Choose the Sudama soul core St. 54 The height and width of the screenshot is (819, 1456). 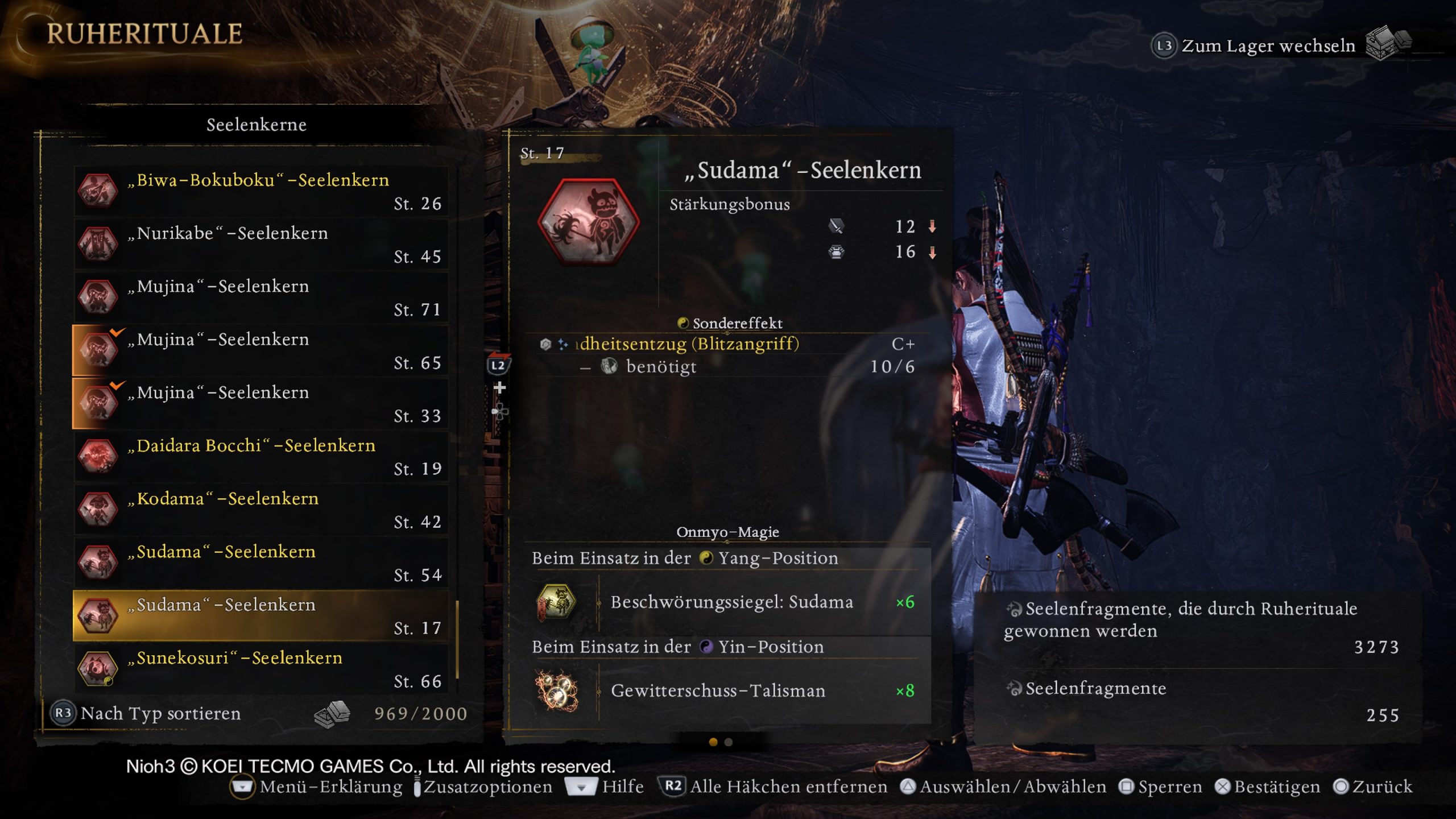[x=260, y=562]
